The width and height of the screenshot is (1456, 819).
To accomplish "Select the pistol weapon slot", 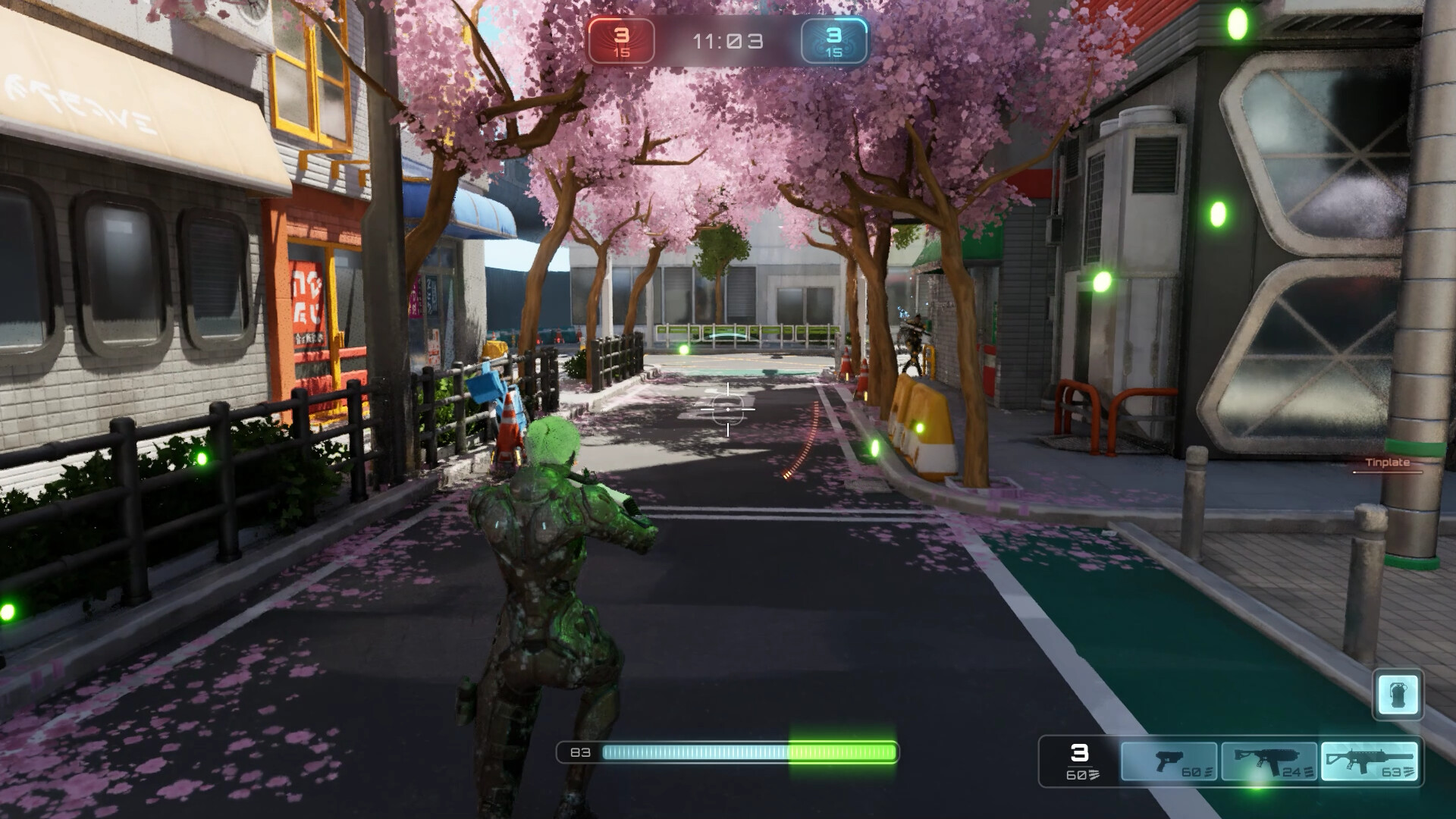I will [1169, 761].
